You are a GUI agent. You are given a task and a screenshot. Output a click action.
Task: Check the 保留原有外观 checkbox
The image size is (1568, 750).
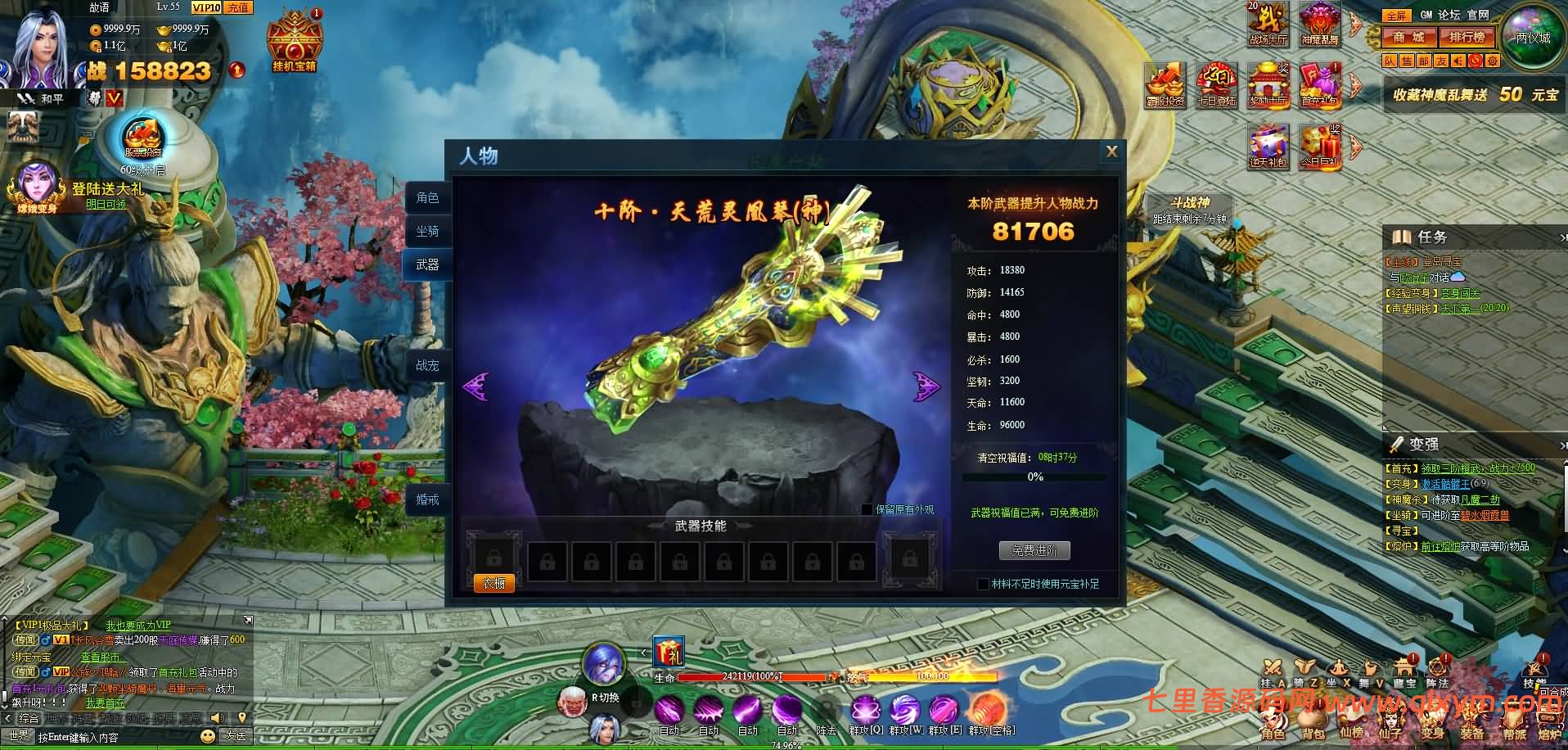coord(868,509)
